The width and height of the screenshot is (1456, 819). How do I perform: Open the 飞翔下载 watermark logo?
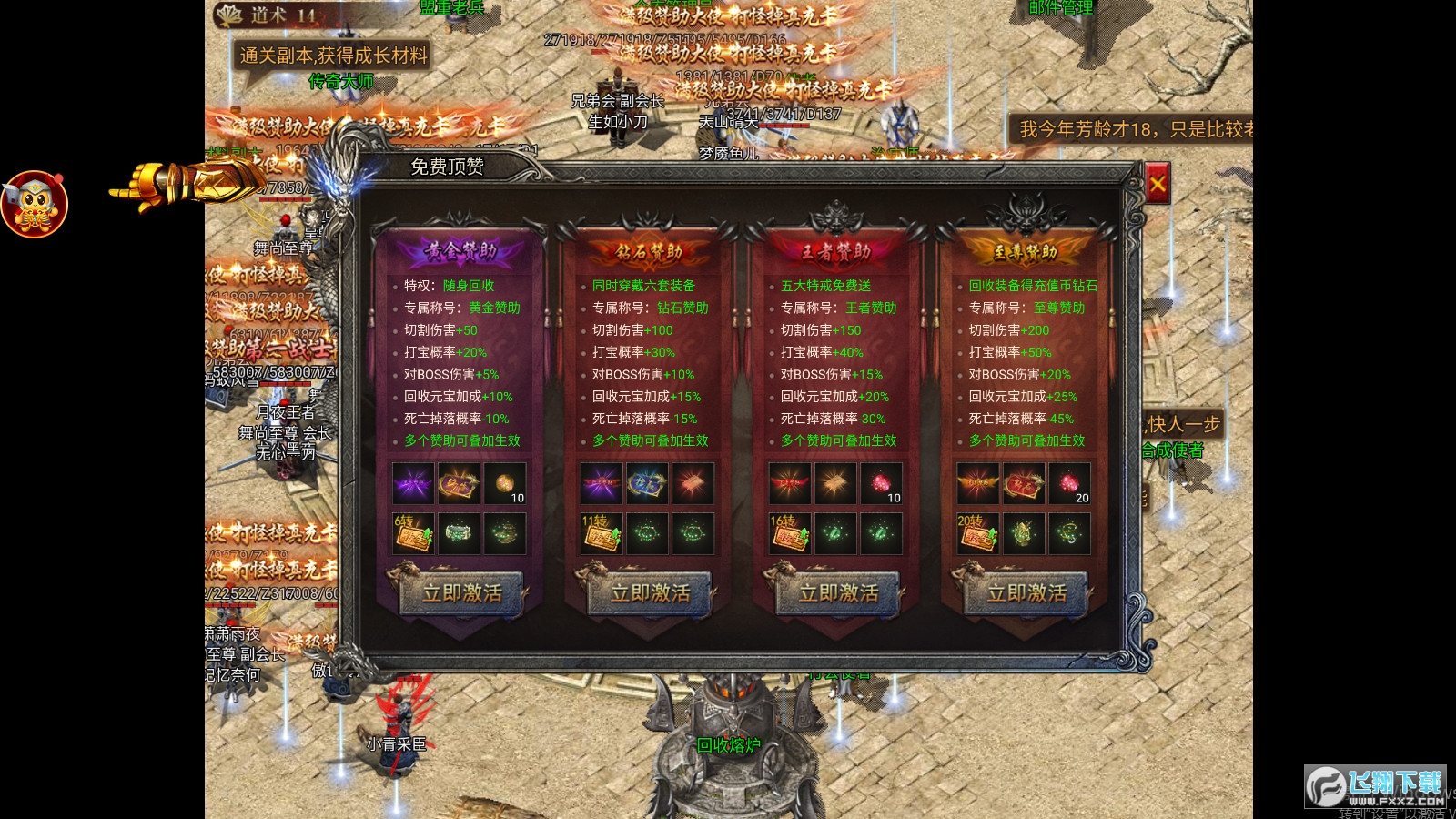coord(1374,786)
